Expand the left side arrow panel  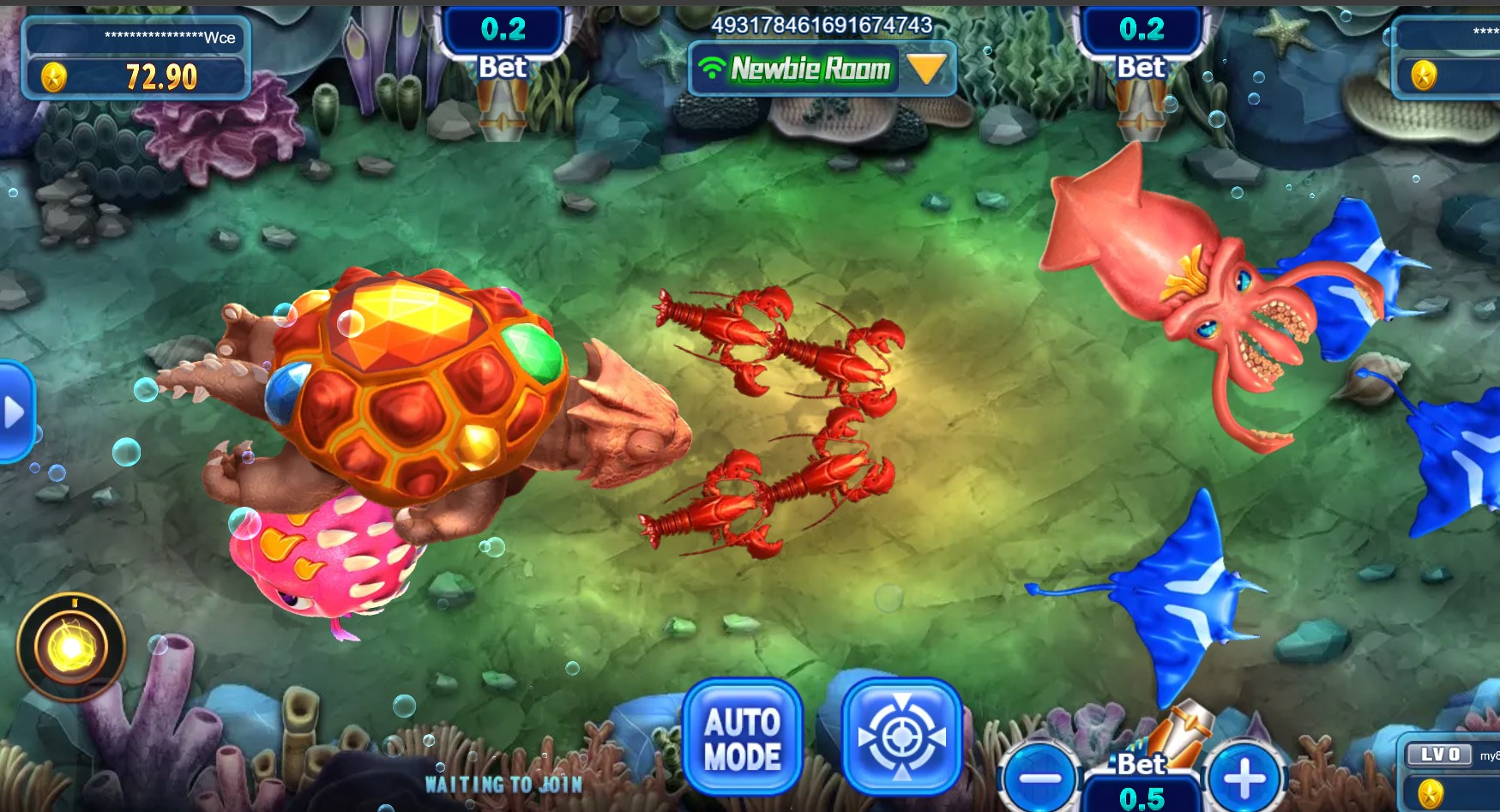coord(15,412)
